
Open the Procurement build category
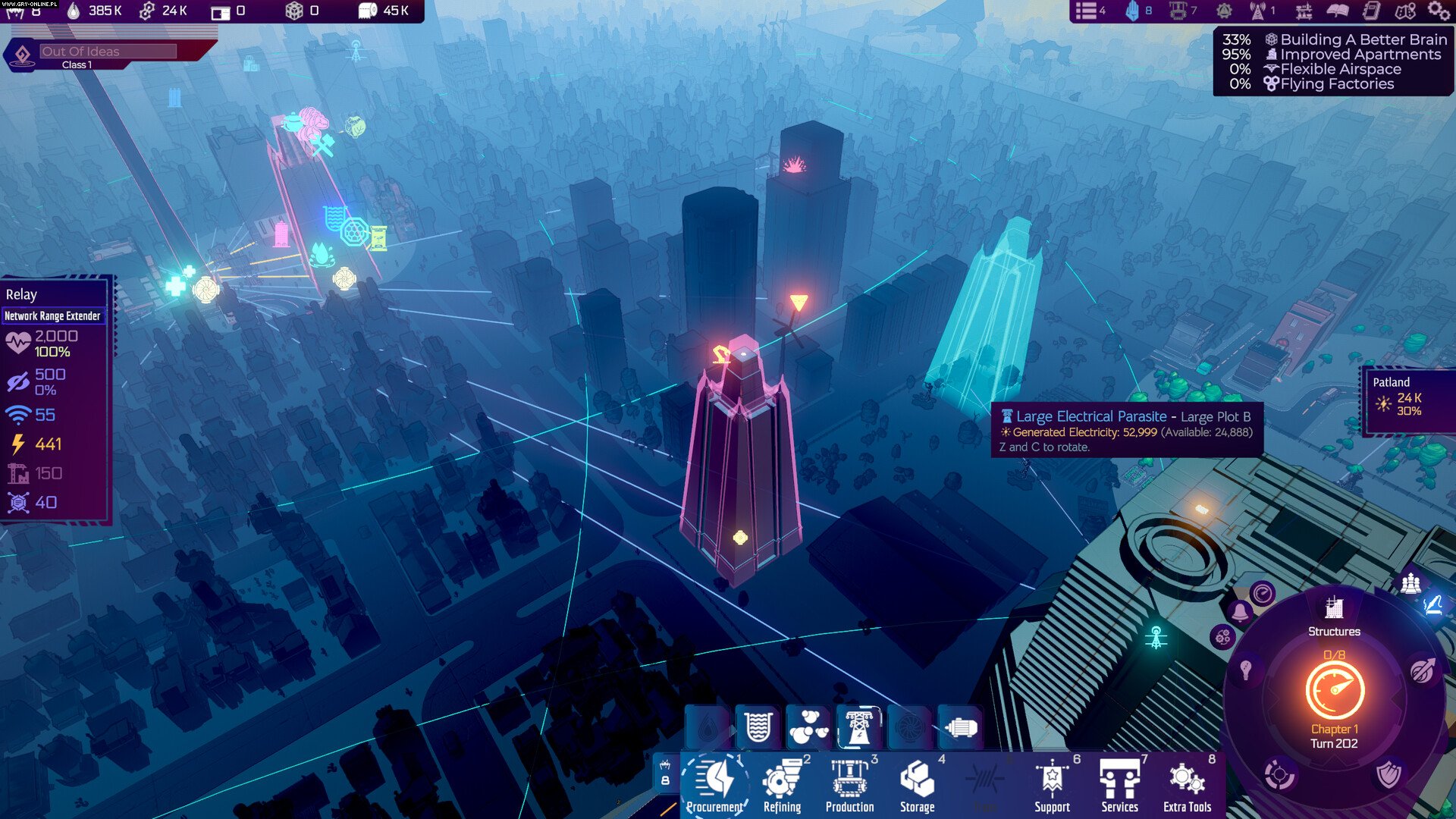coord(716,785)
